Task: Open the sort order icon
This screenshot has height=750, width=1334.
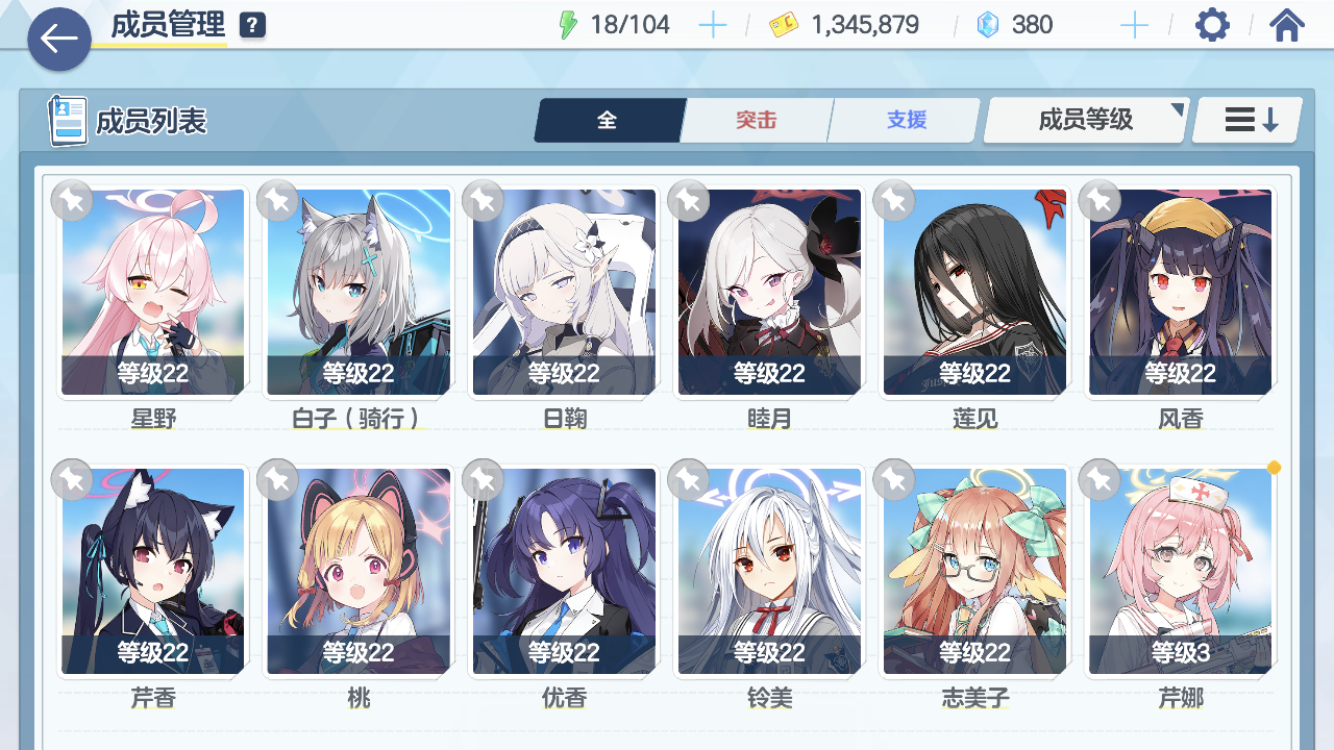Action: coord(1246,119)
